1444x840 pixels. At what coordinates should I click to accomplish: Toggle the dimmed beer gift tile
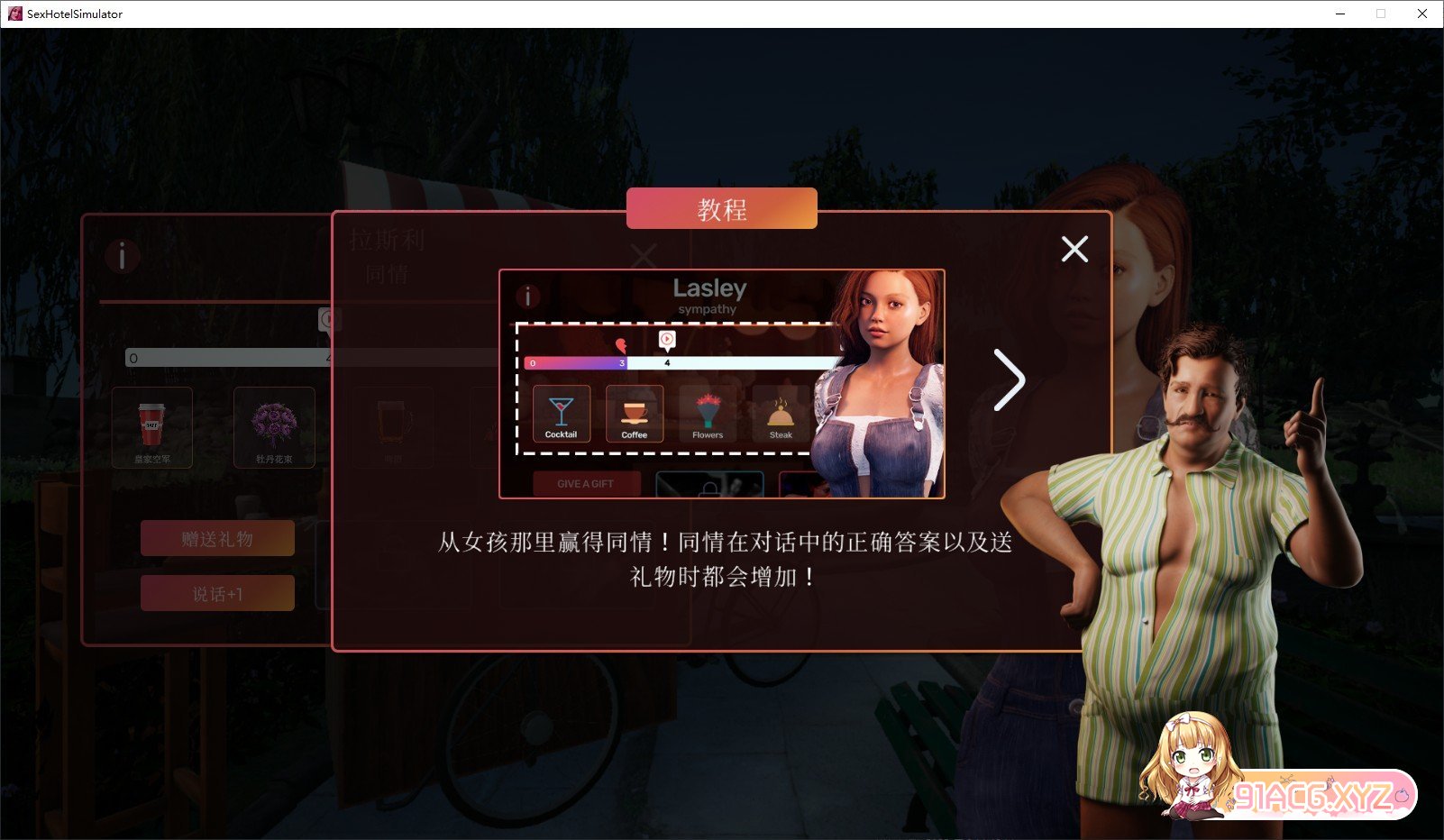pyautogui.click(x=394, y=425)
